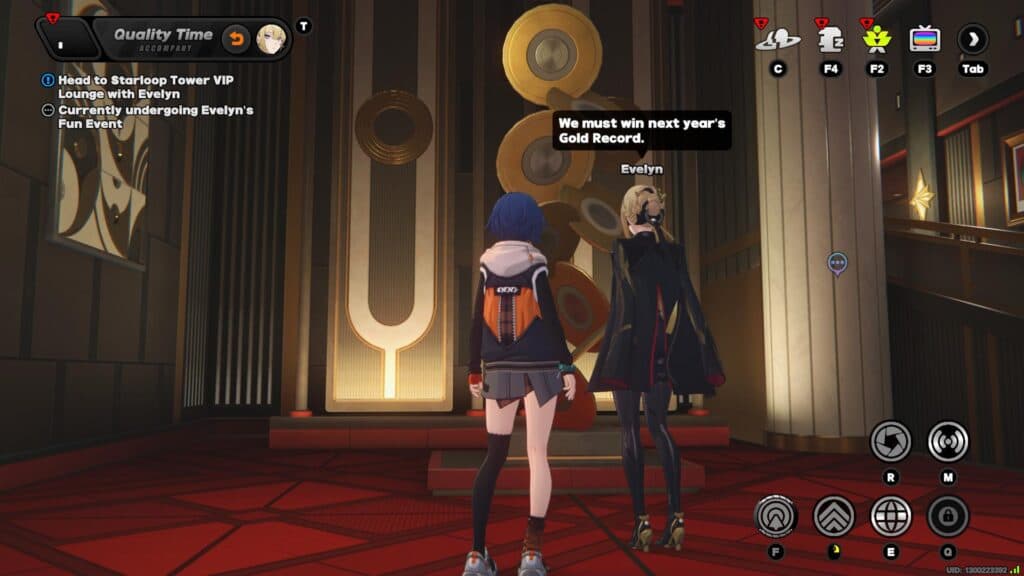Open the rainbow TV icon
Viewport: 1024px width, 576px height.
click(924, 39)
